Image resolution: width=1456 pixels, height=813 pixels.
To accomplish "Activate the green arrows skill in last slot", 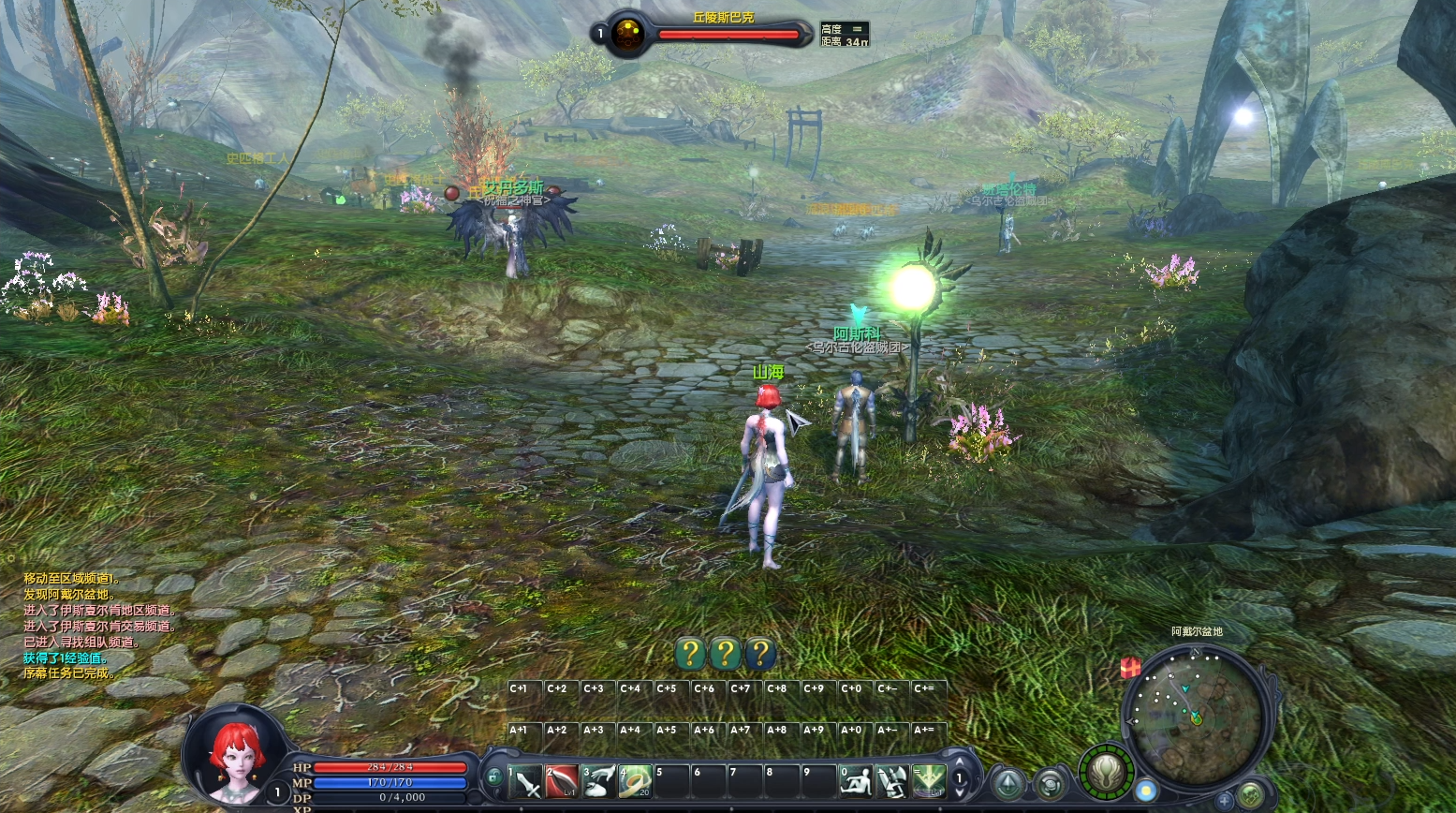I will pyautogui.click(x=929, y=781).
